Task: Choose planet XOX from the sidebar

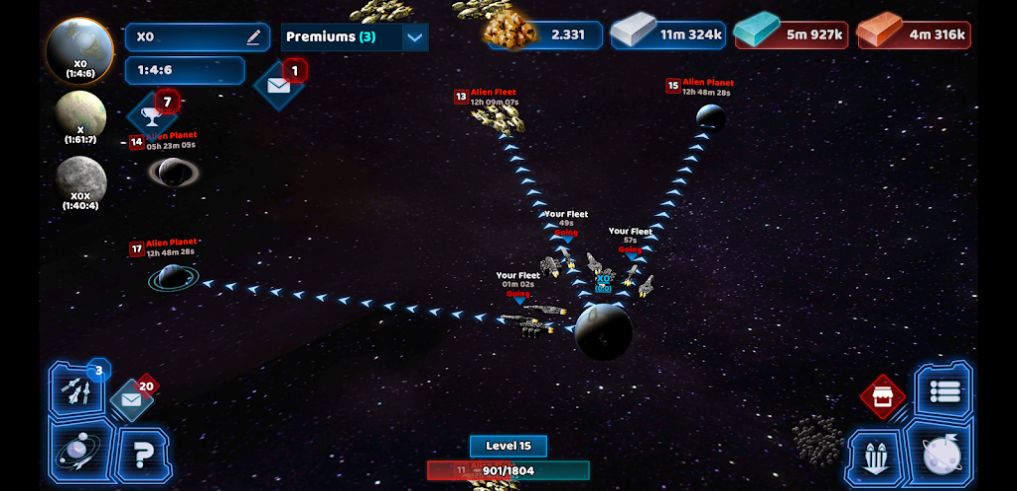Action: pyautogui.click(x=80, y=181)
